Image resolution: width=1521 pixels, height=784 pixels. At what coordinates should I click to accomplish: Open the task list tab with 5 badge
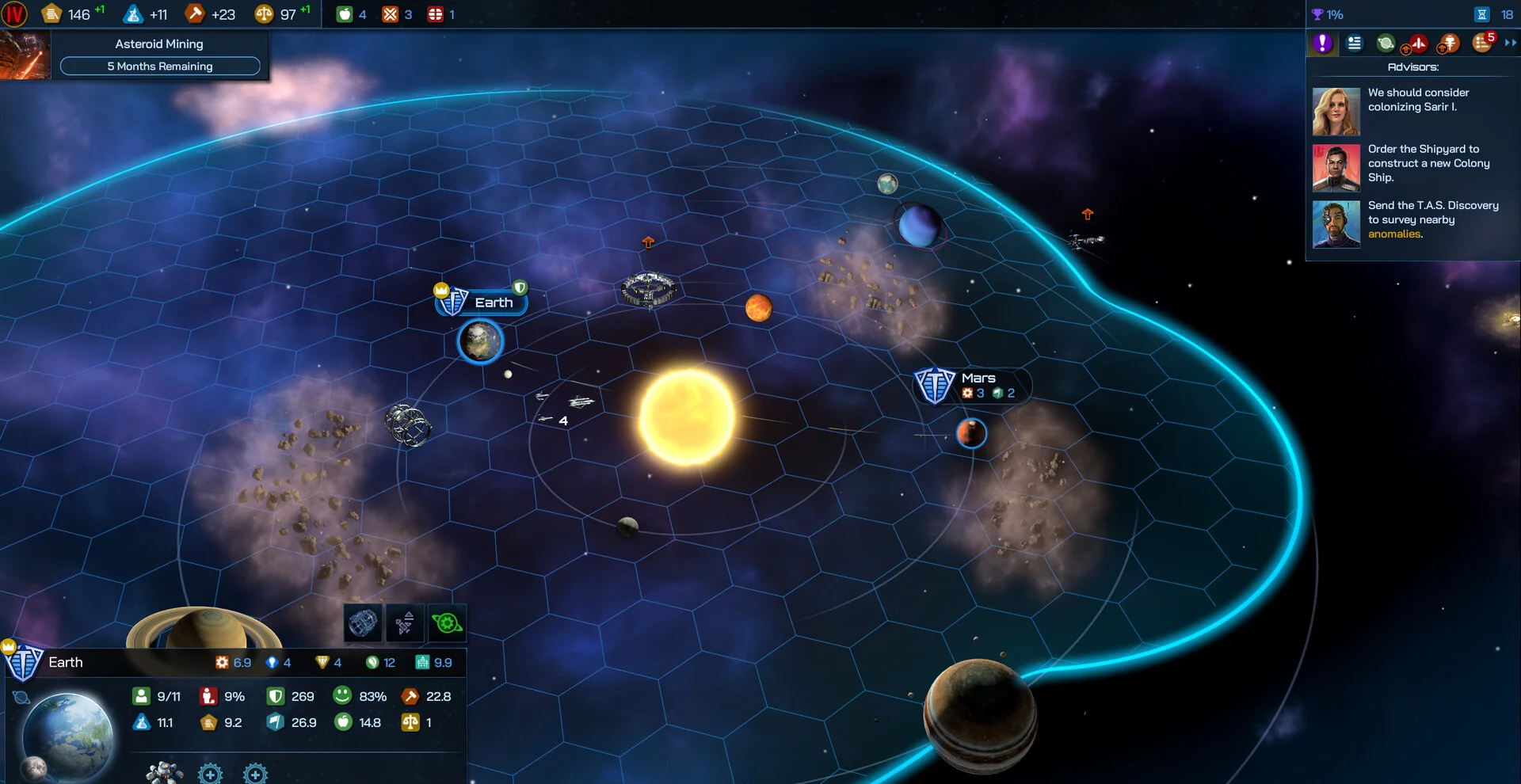click(1482, 43)
